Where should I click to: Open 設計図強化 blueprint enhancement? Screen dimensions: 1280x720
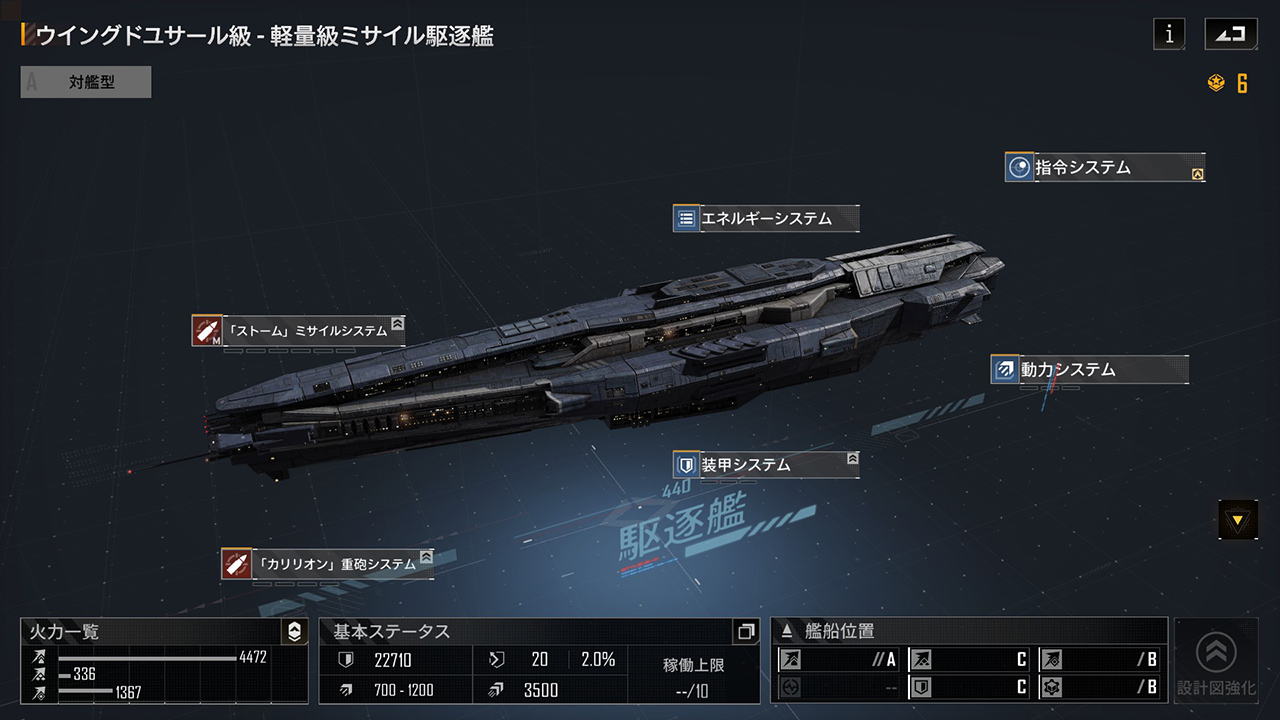click(1216, 661)
